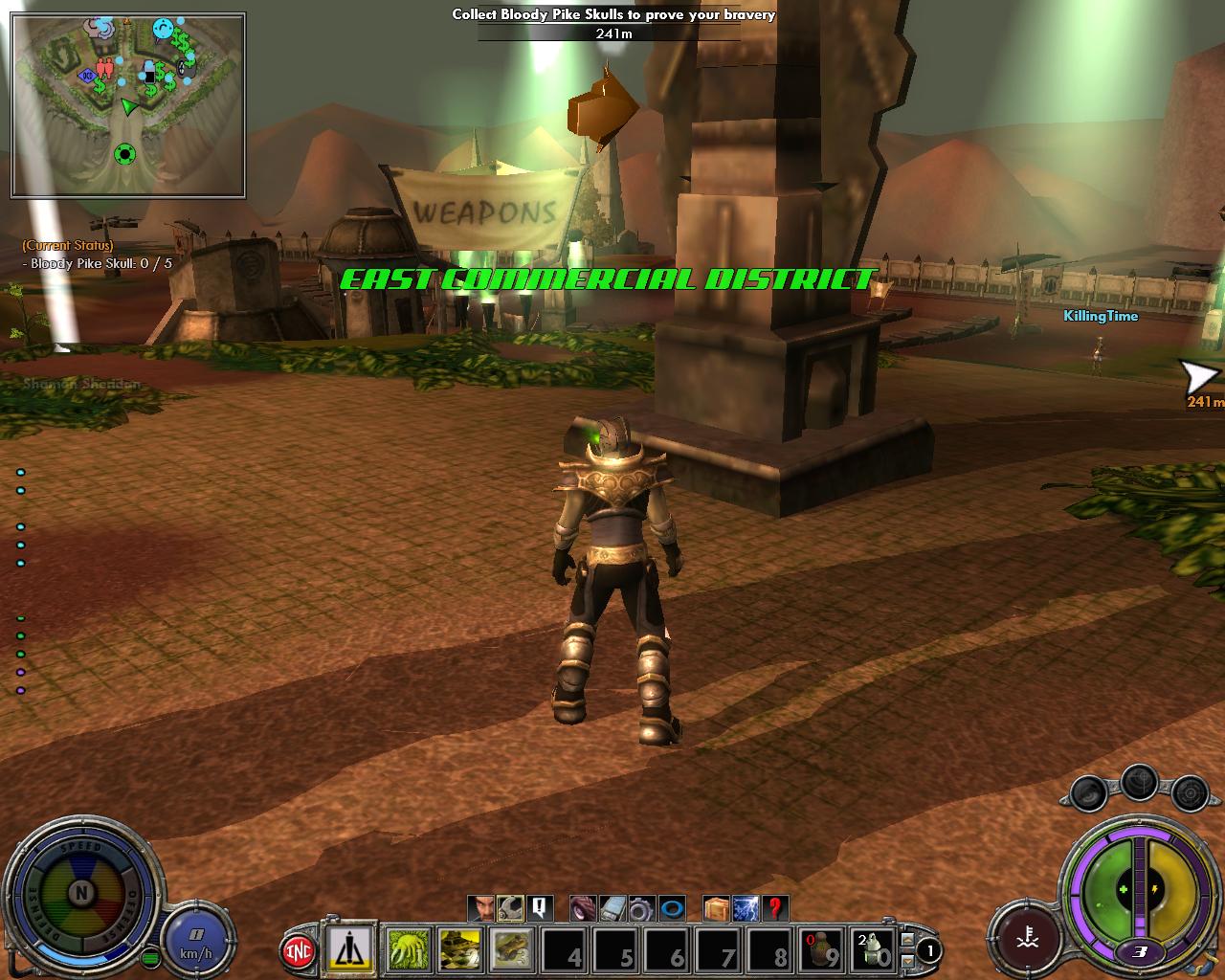Screen dimensions: 1225x980
Task: Open the wooden crate inventory icon
Action: click(716, 907)
